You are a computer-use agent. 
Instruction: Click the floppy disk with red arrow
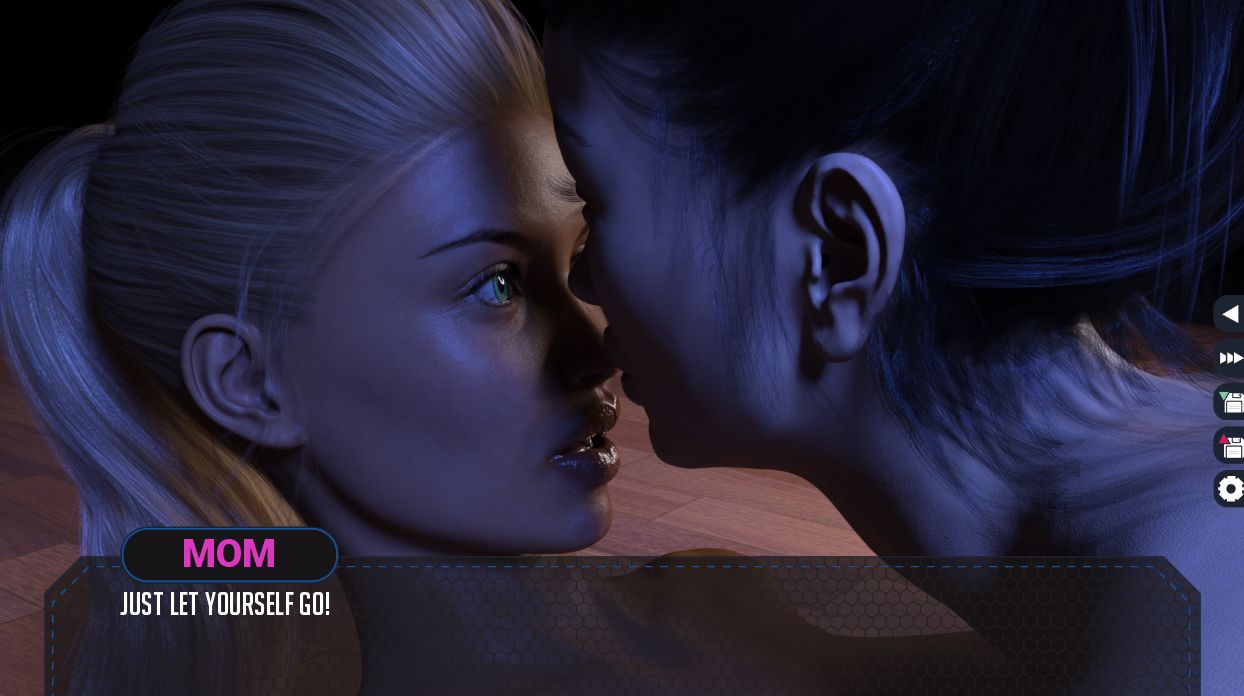1231,445
